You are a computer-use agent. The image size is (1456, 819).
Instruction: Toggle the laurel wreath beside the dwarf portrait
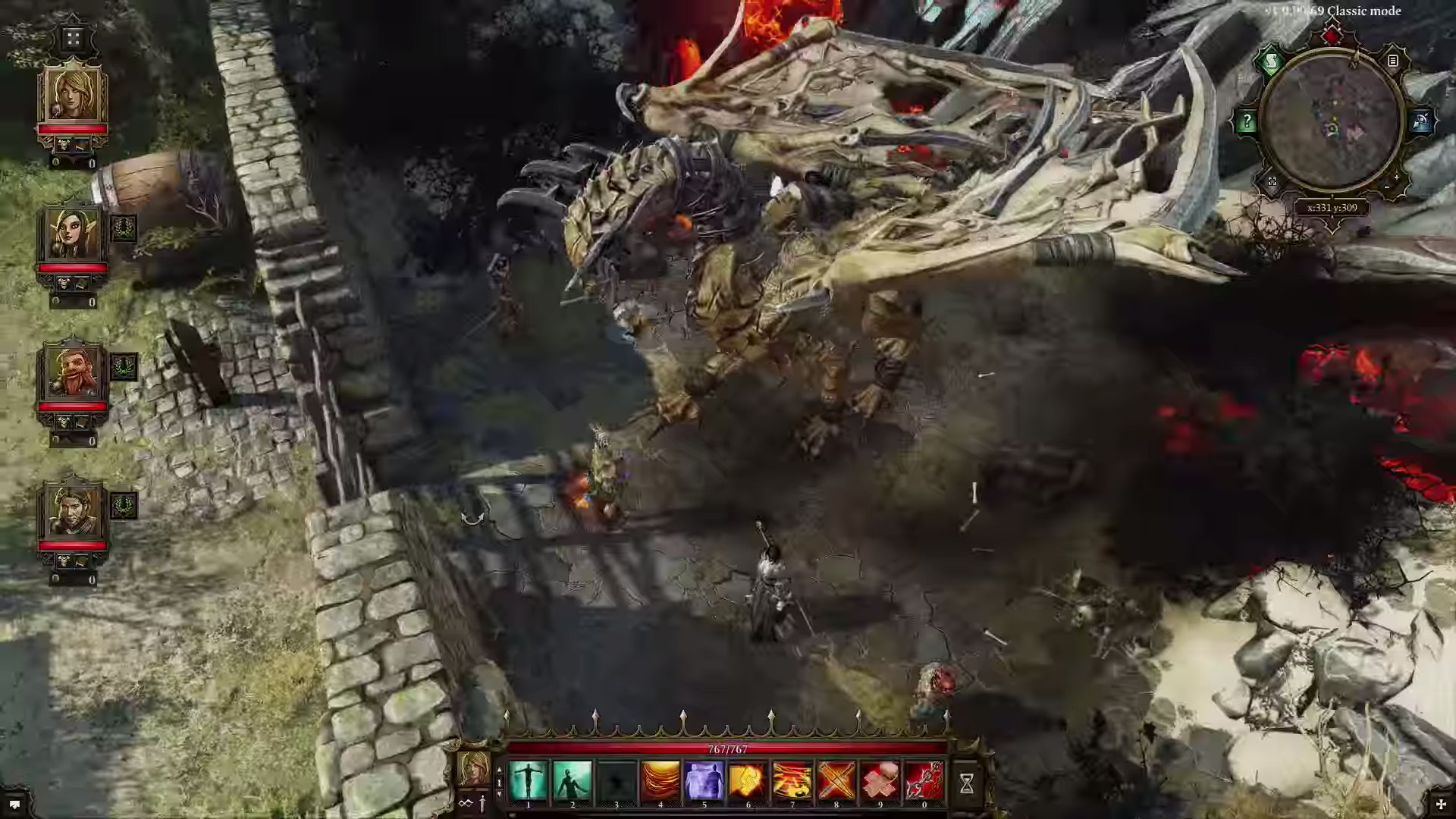(x=124, y=366)
